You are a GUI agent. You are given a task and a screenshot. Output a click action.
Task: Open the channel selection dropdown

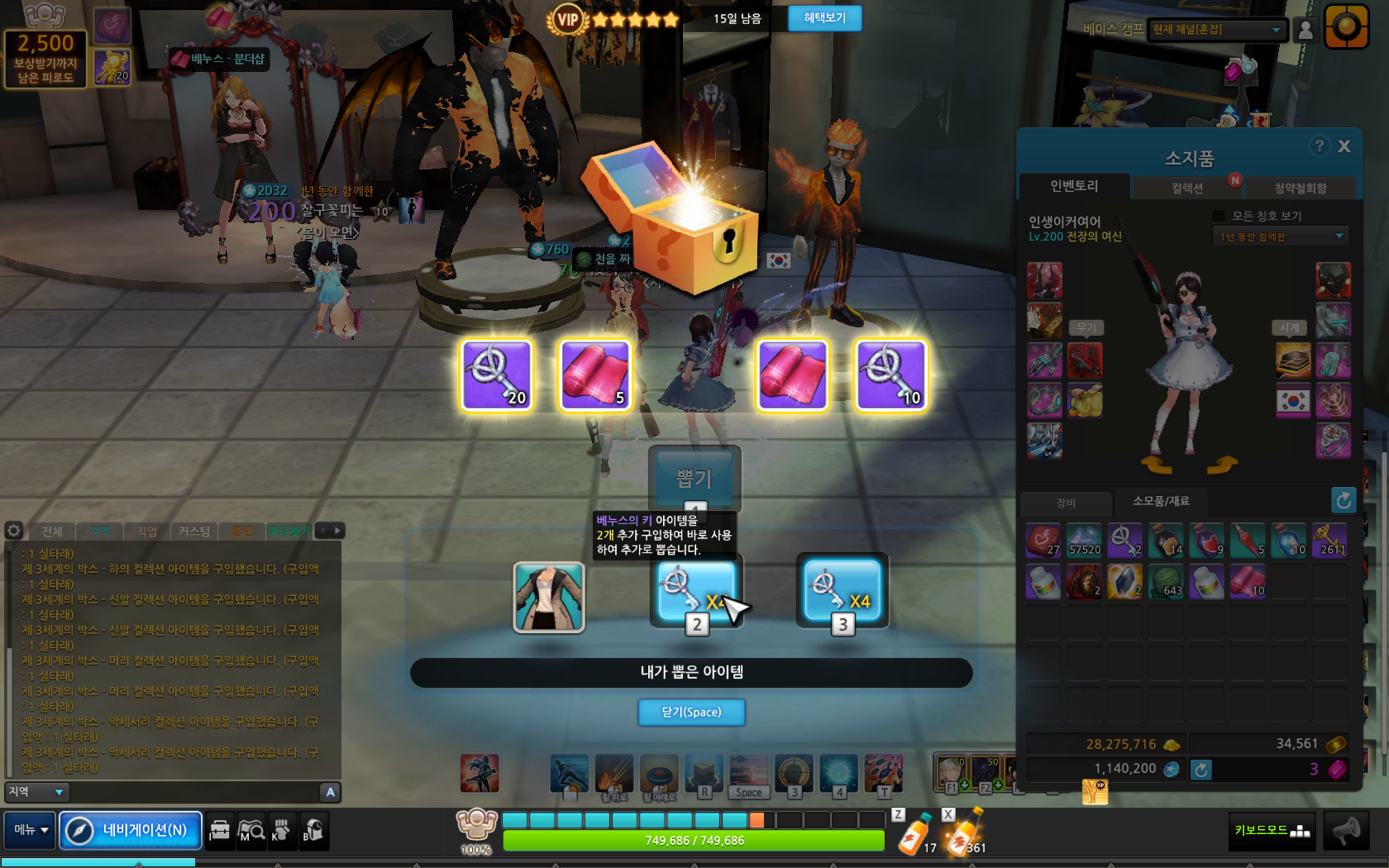1217,30
